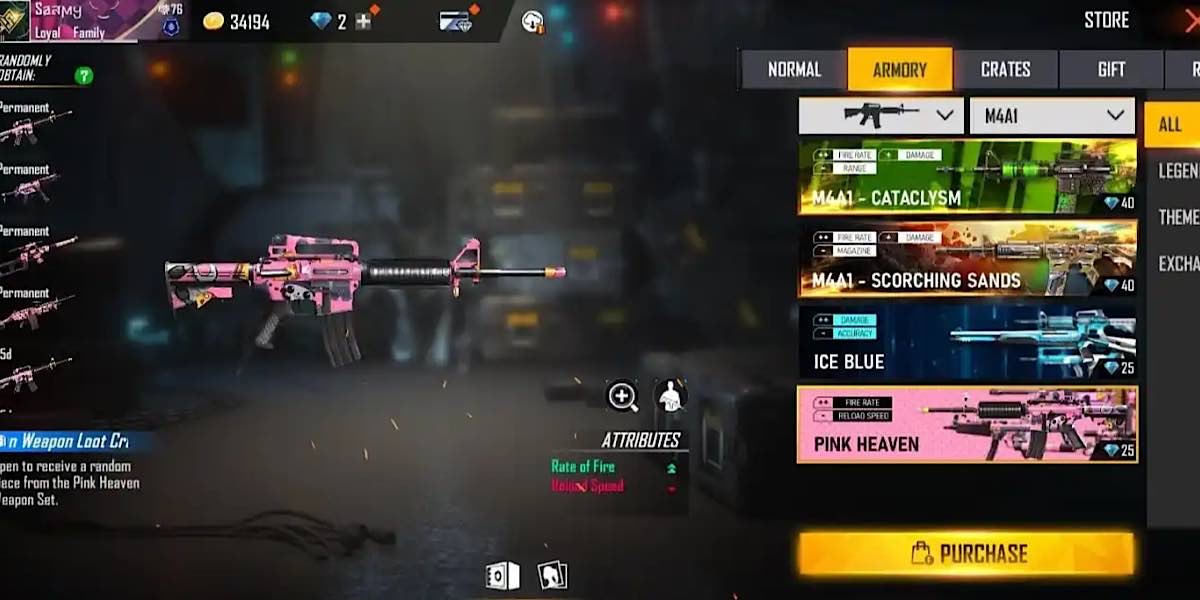Viewport: 1200px width, 600px height.
Task: Expand the M4A1 weapon dropdown
Action: click(x=1052, y=116)
